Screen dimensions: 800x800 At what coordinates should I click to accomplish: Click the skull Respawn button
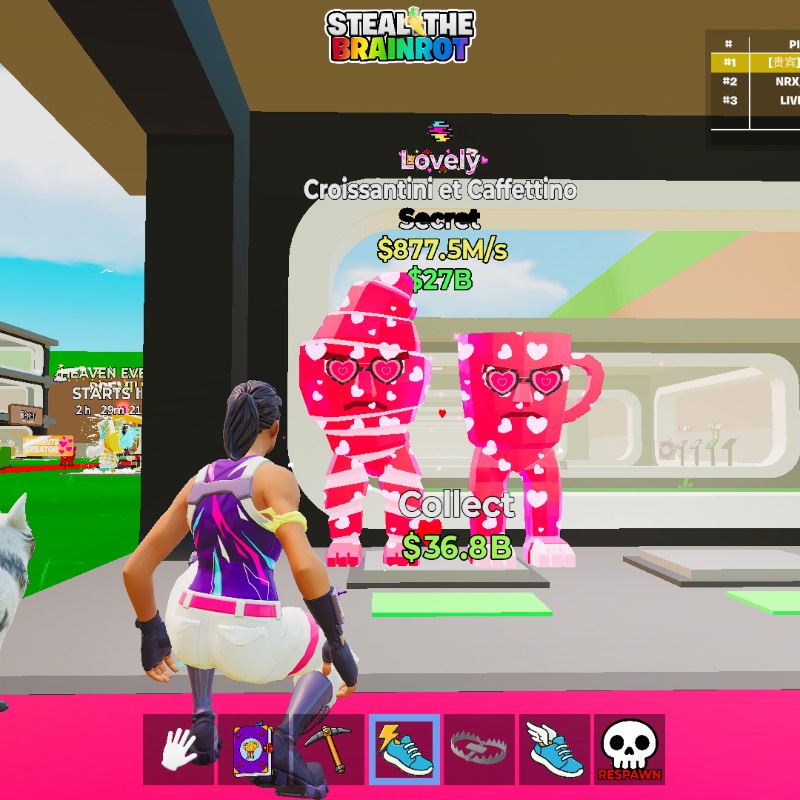pos(629,749)
